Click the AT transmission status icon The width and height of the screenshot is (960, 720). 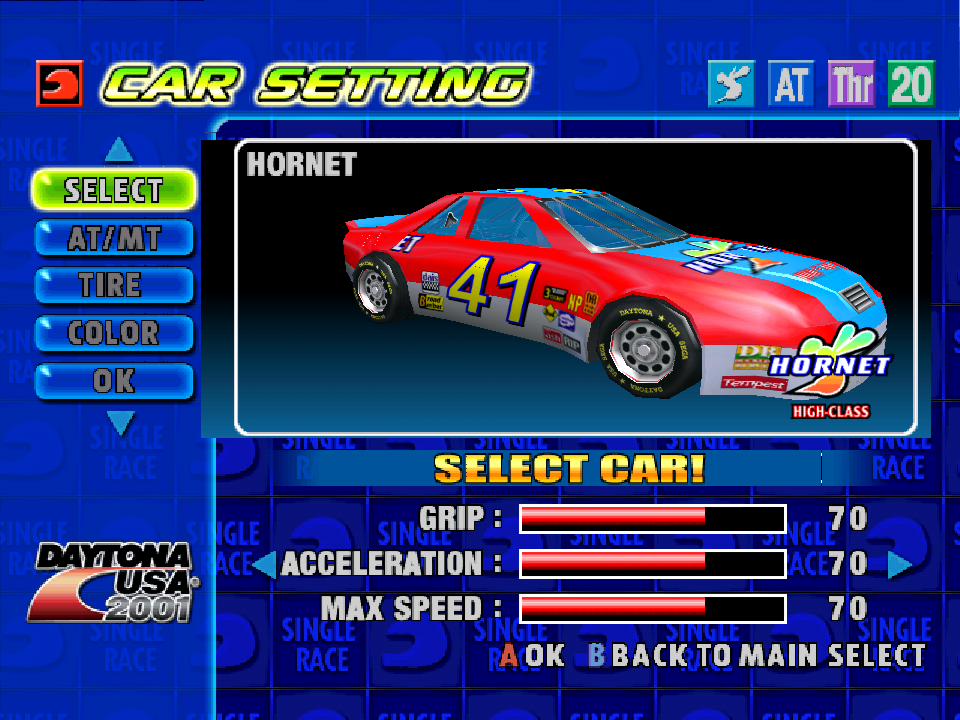(x=791, y=85)
